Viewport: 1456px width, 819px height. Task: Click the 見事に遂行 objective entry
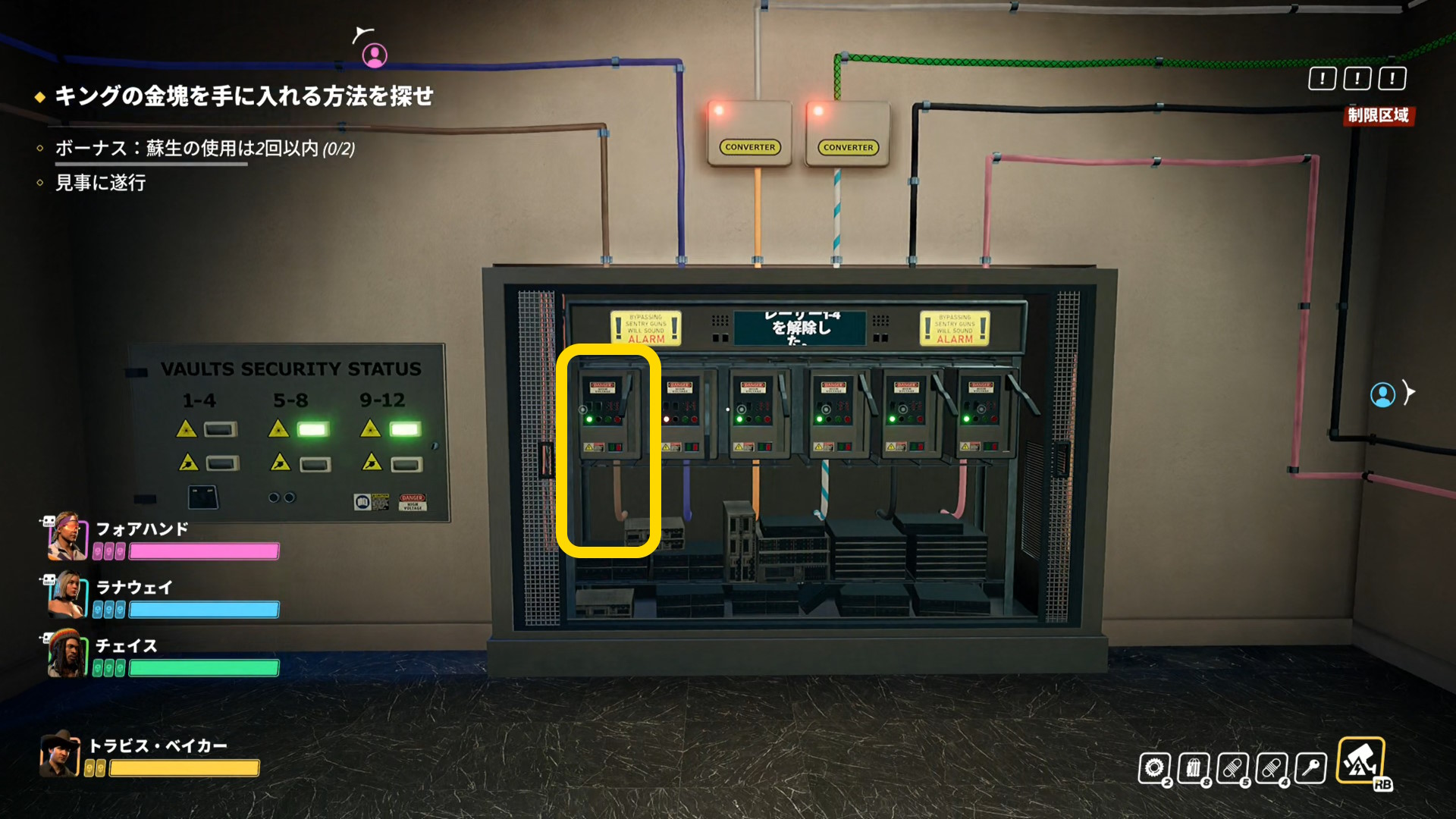(101, 183)
